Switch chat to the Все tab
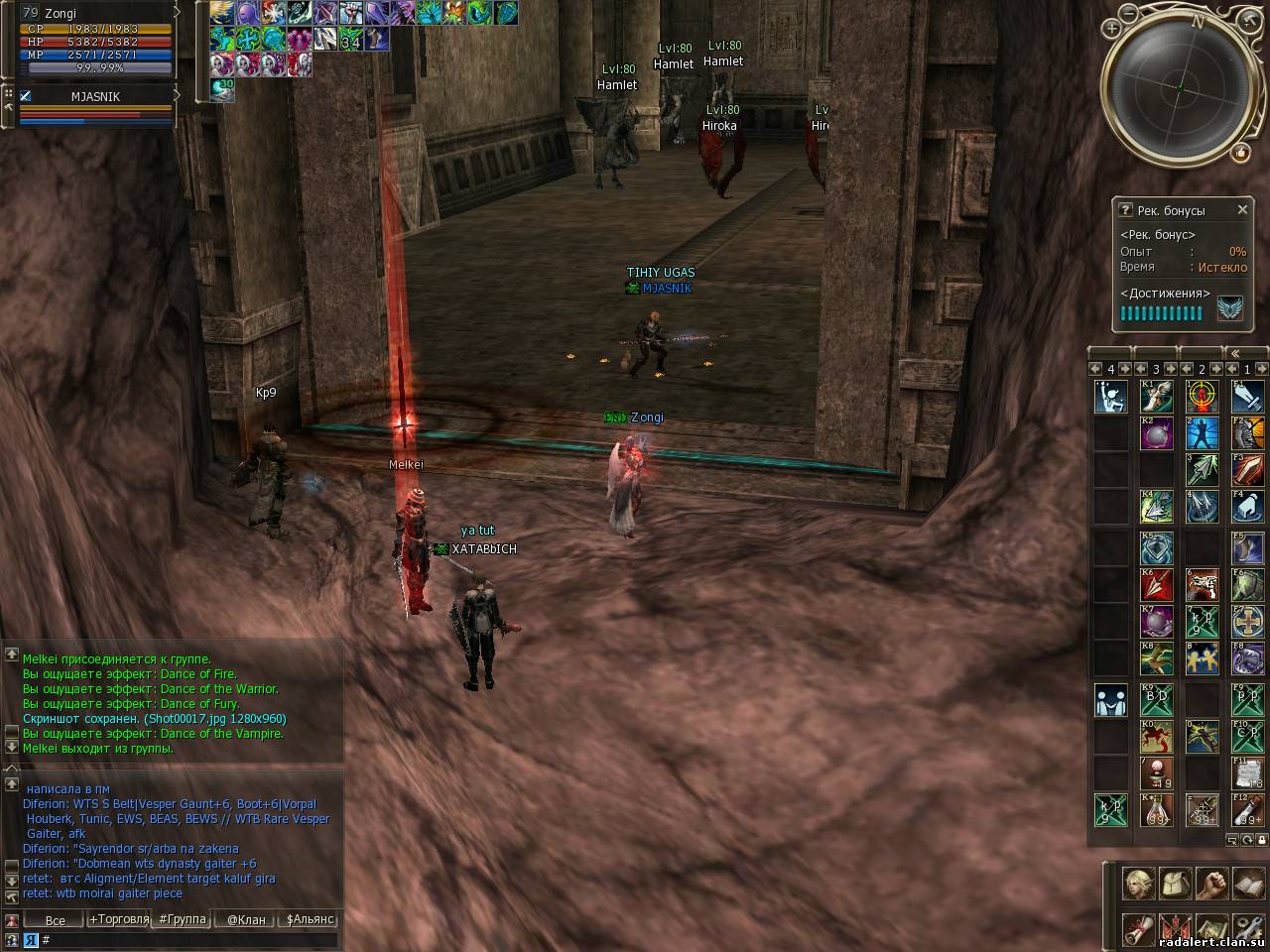This screenshot has height=952, width=1270. 56,919
